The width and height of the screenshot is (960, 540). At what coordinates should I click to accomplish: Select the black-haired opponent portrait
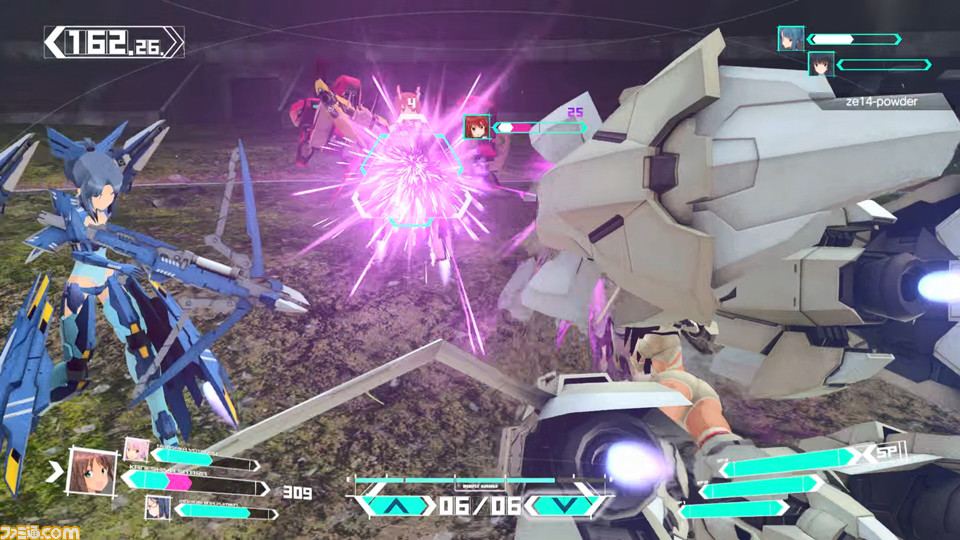[821, 64]
